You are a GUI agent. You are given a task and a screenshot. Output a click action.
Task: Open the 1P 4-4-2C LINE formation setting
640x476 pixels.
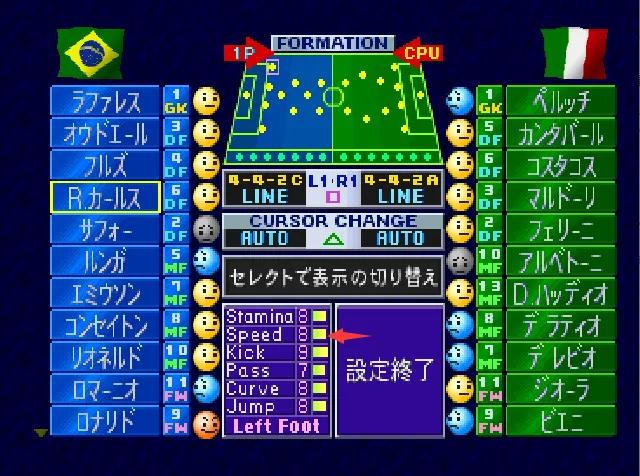point(263,190)
